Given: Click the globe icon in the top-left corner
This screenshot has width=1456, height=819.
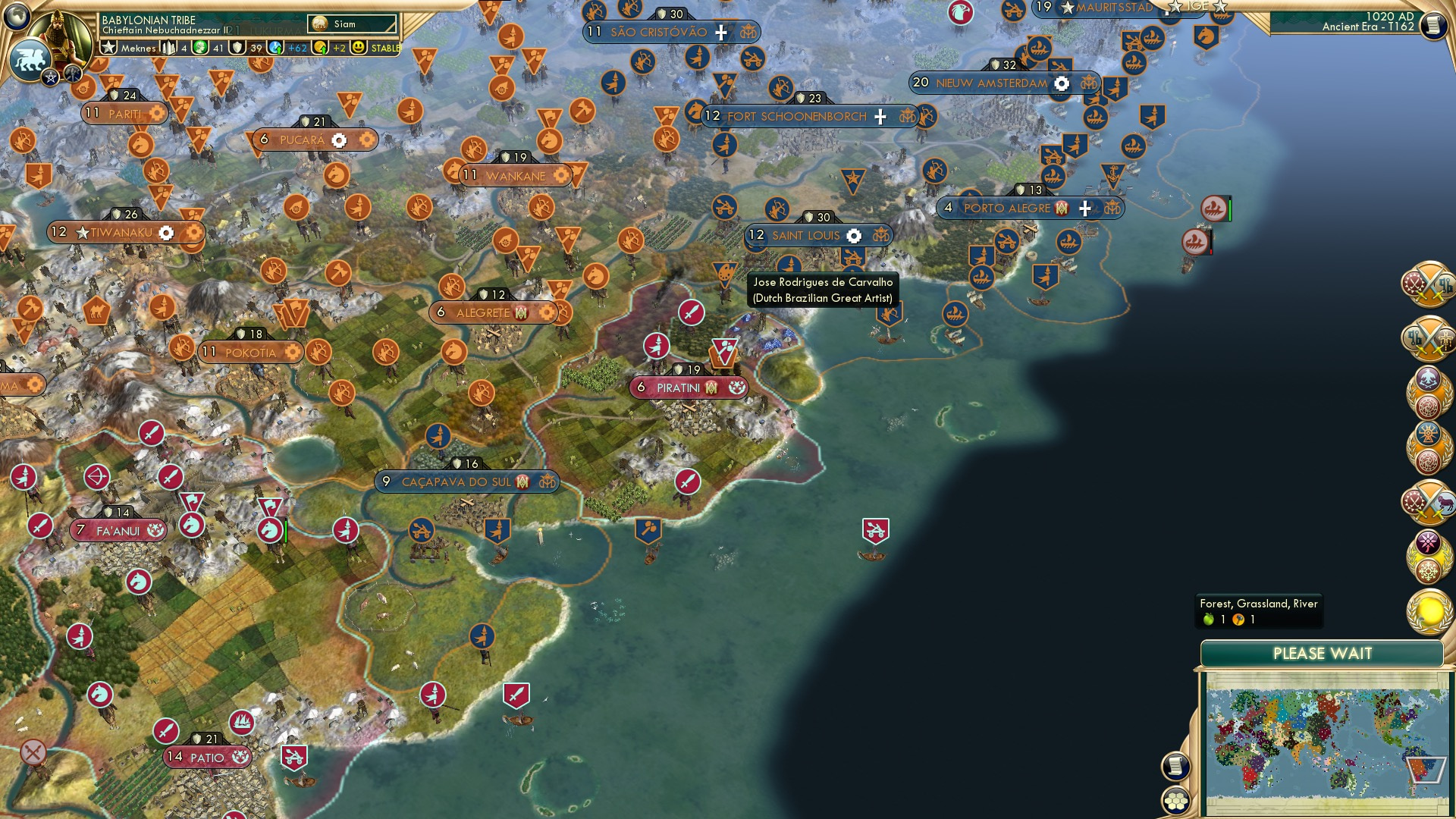Looking at the screenshot, I should [x=17, y=17].
